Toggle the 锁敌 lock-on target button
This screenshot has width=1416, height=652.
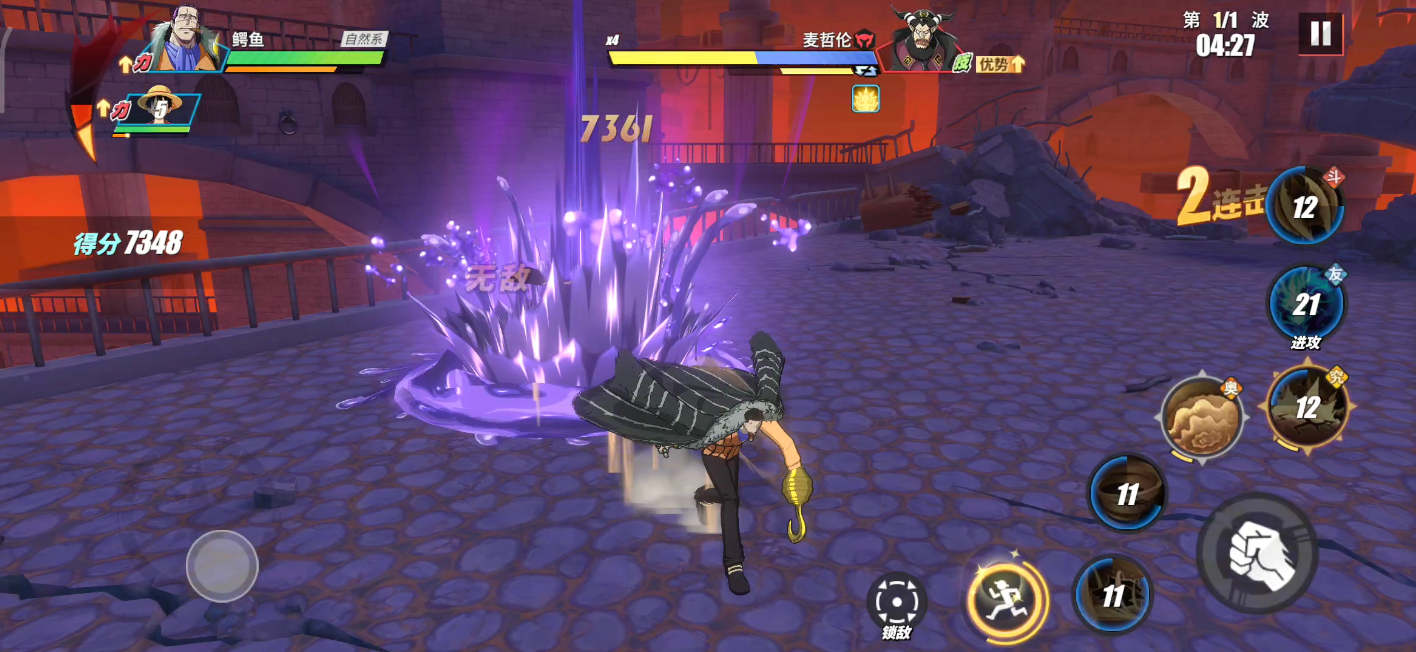[896, 600]
